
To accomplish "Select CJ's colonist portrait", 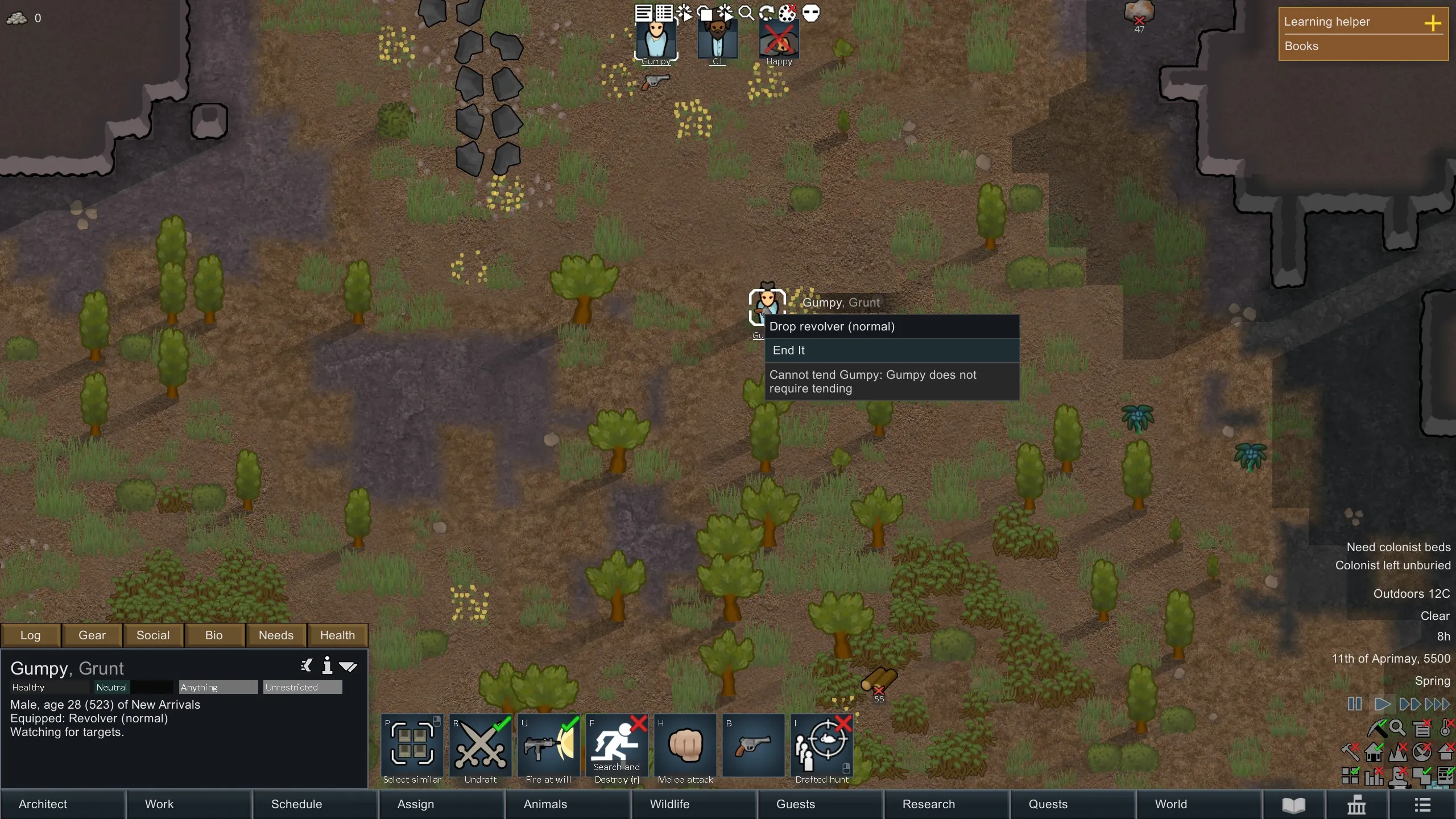I will [717, 40].
